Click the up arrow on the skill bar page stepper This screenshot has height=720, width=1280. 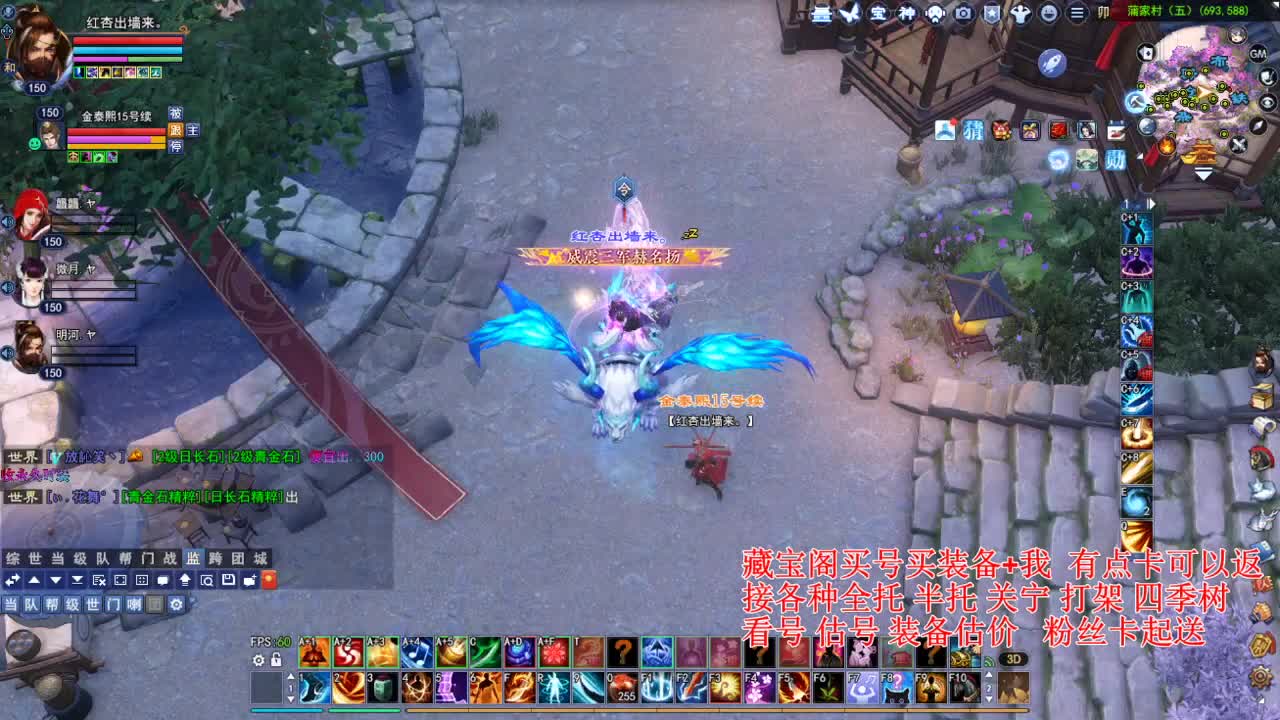pos(290,677)
